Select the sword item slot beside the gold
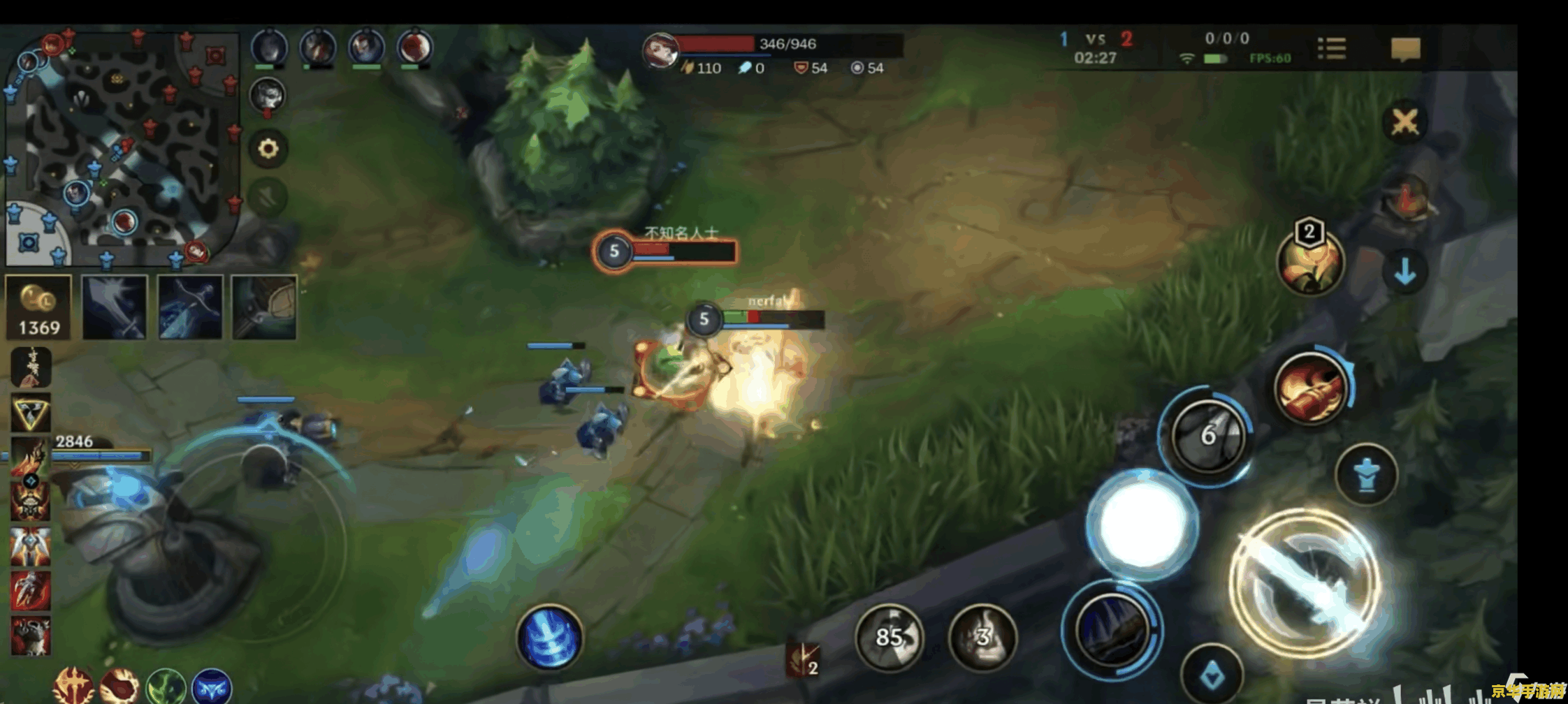This screenshot has width=1568, height=704. [115, 307]
